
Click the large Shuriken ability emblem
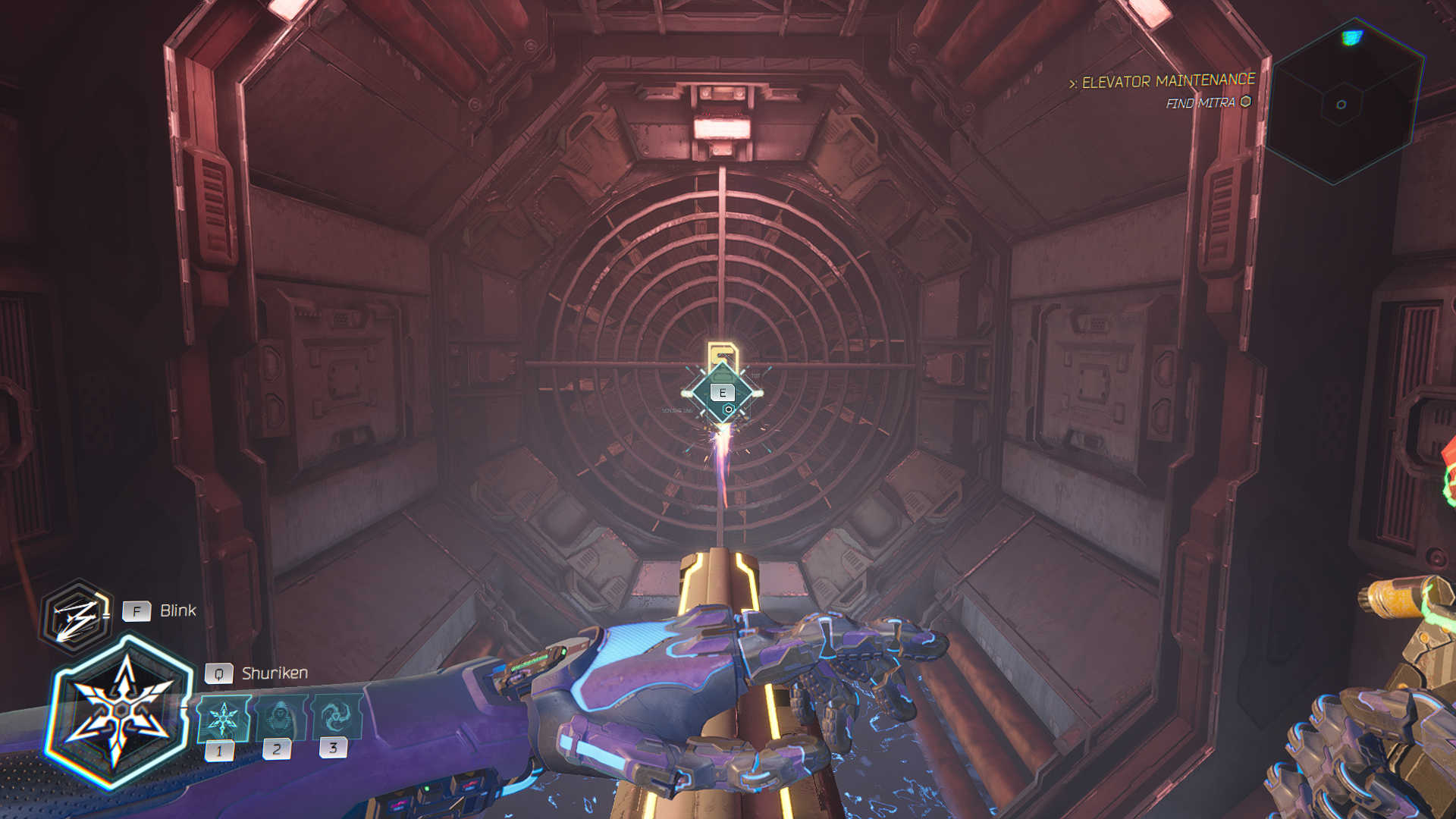(119, 711)
